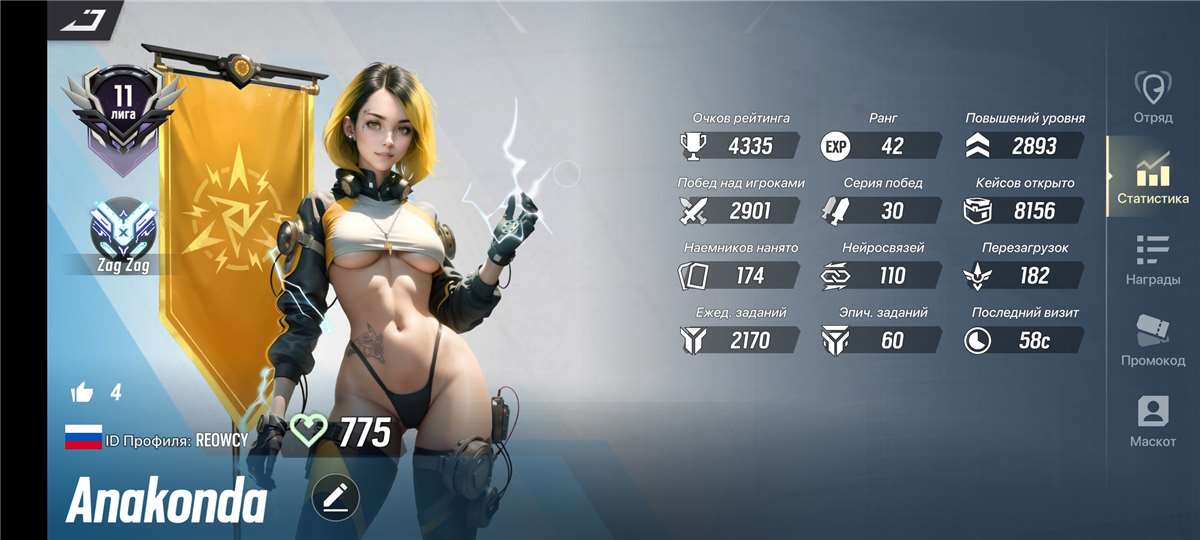
Task: Tap the thumbs-up like icon
Action: click(82, 392)
